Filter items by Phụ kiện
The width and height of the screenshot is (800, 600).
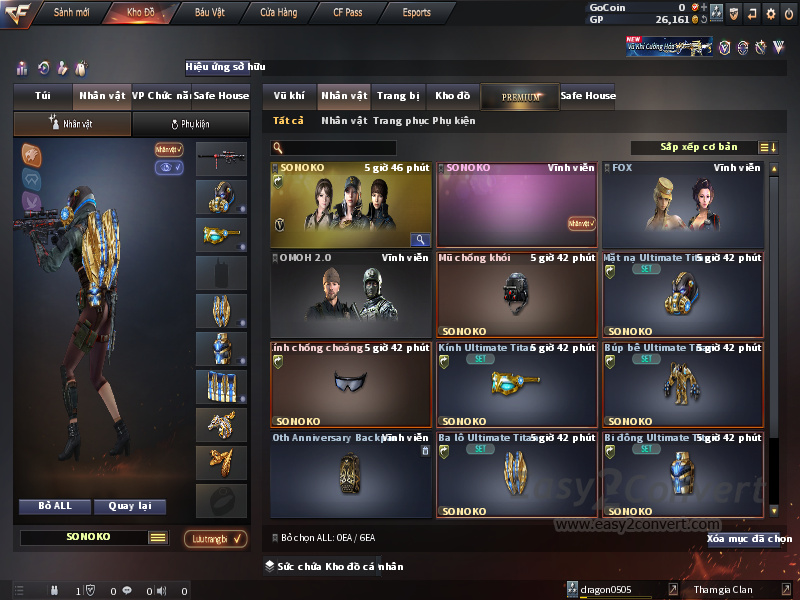tap(454, 121)
